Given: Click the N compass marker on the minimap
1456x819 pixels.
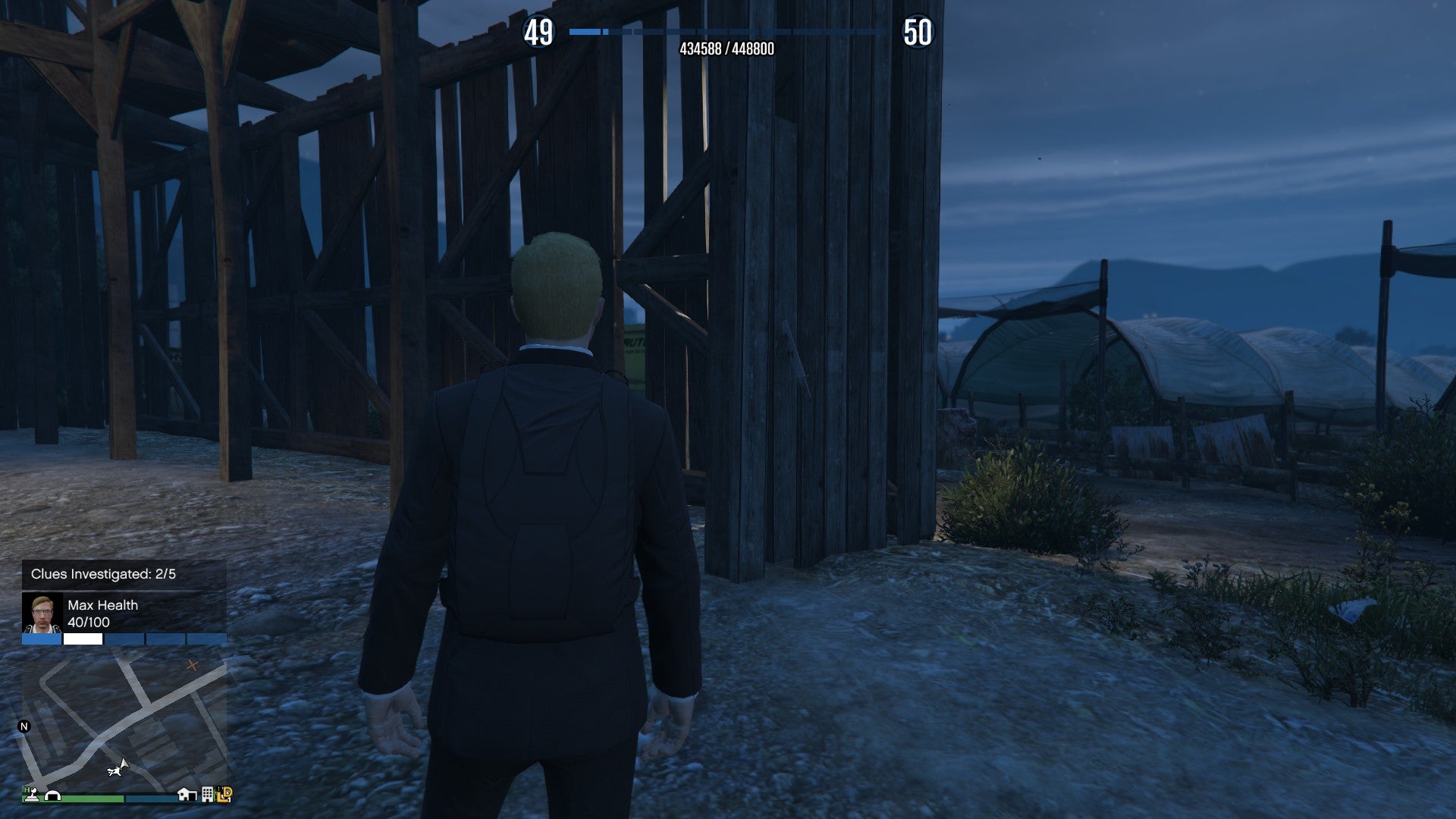Looking at the screenshot, I should tap(24, 725).
